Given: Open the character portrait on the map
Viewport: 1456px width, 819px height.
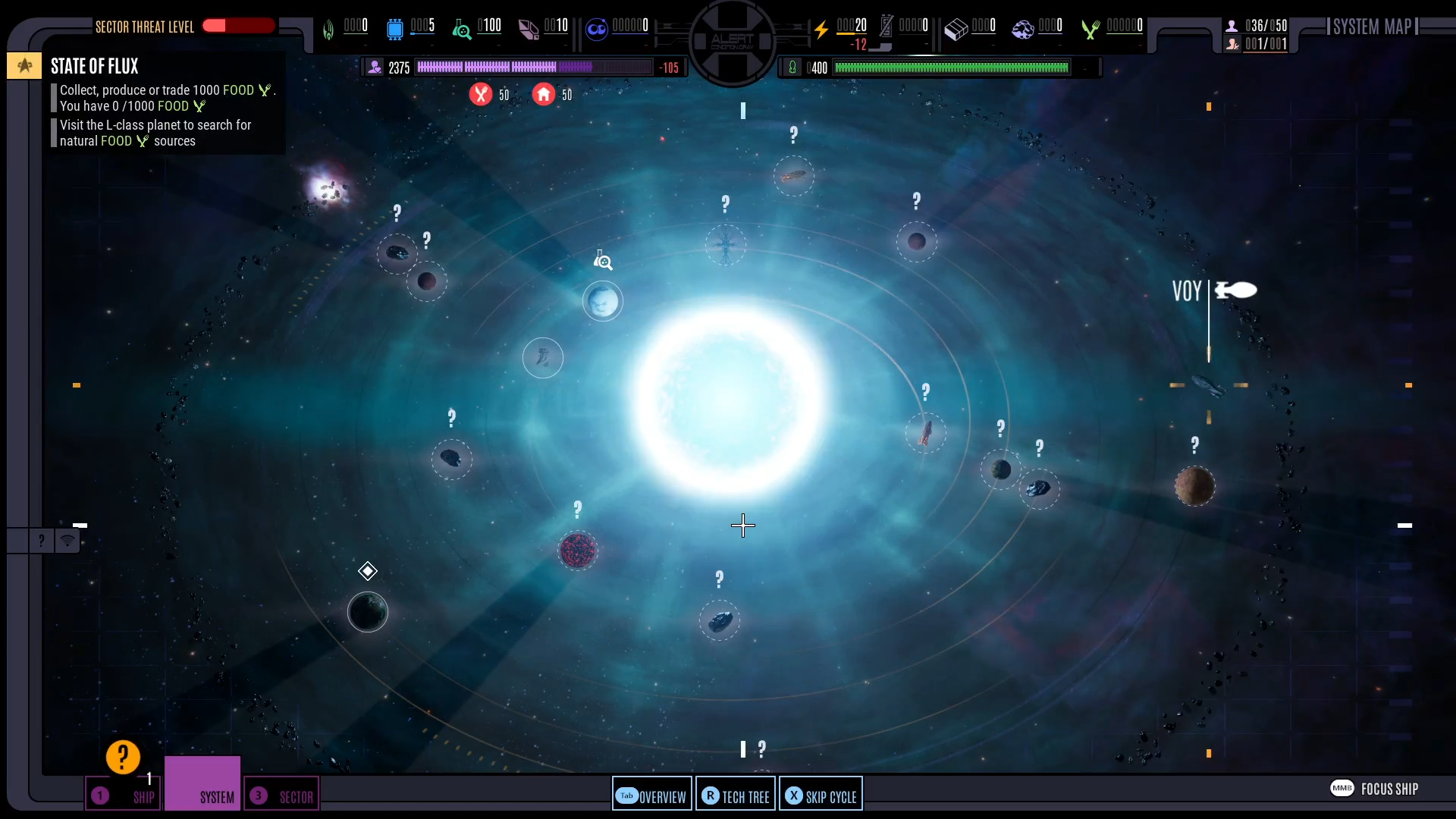Looking at the screenshot, I should [603, 301].
